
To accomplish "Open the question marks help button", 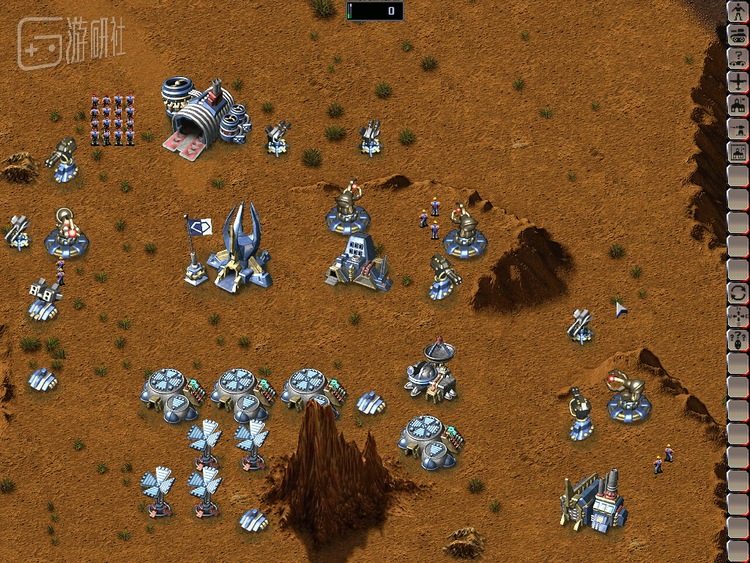I will [738, 339].
